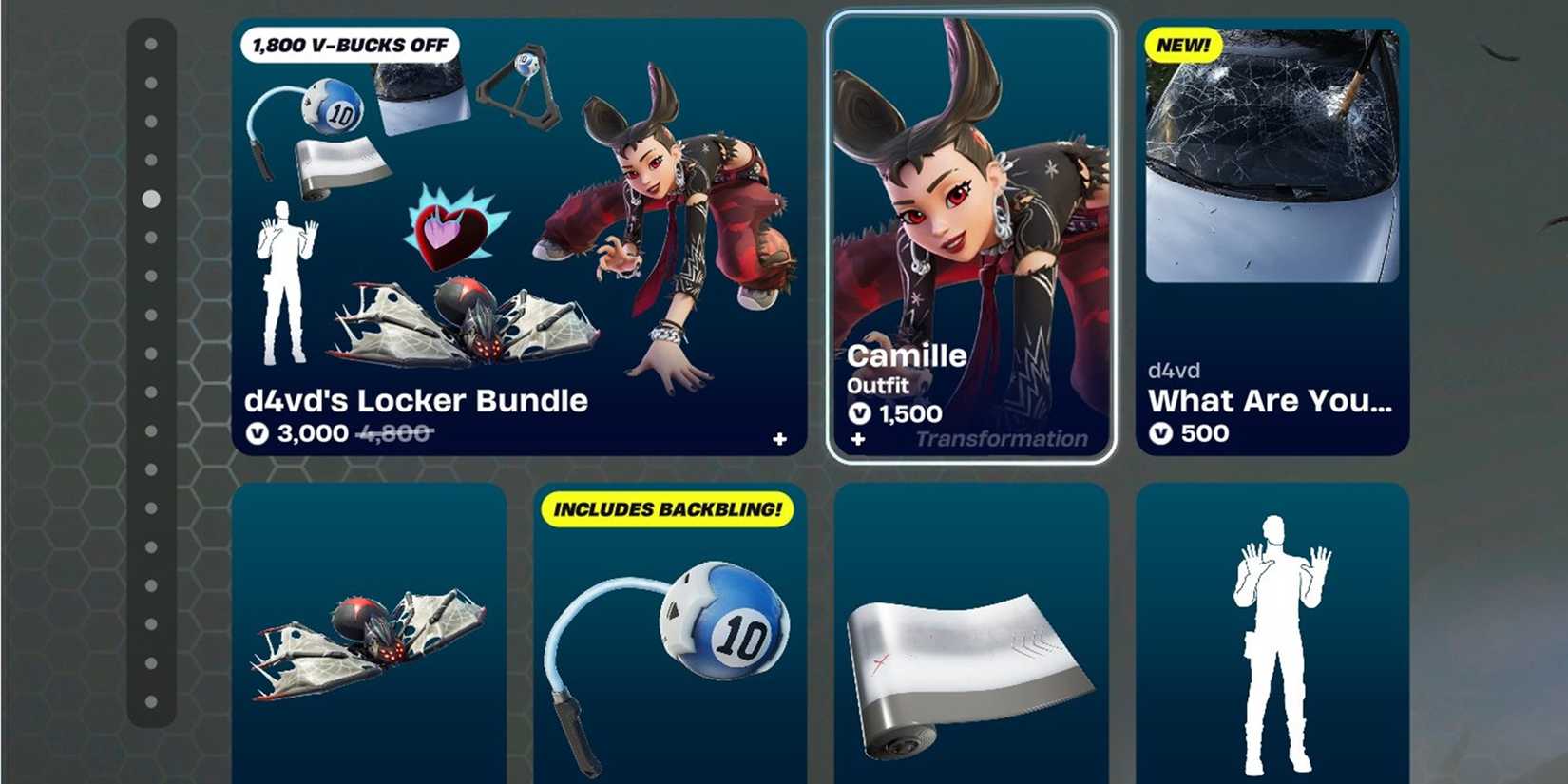Viewport: 1568px width, 784px height.
Task: Click the 'INCLUDES BACKBLING!' banner
Action: coord(672,509)
